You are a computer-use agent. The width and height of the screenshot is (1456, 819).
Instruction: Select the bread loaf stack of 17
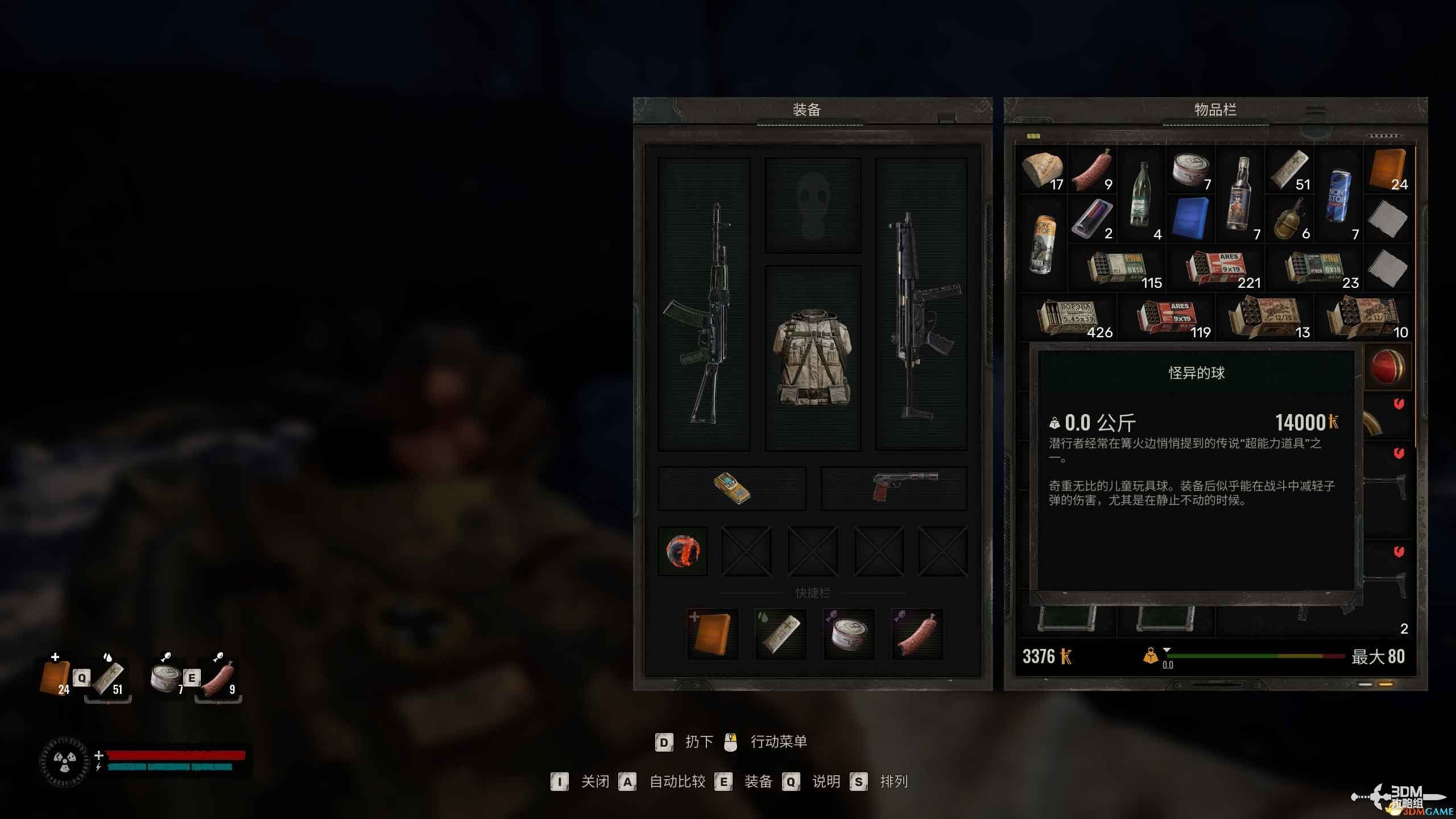(1043, 170)
